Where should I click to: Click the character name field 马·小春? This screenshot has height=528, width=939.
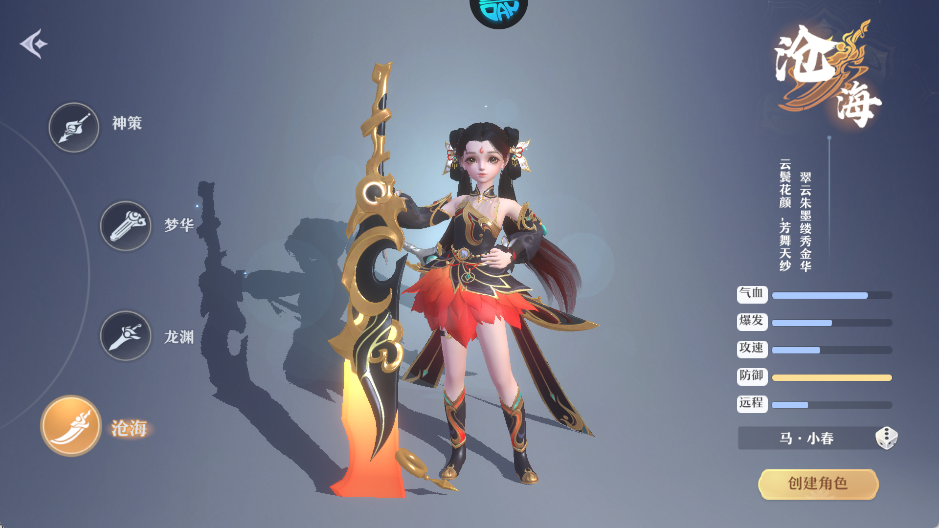[806, 438]
